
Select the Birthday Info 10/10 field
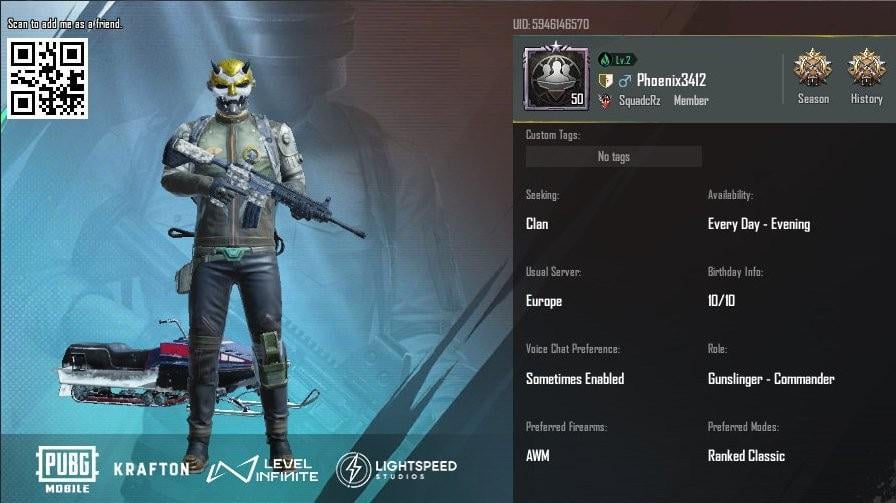[x=721, y=301]
